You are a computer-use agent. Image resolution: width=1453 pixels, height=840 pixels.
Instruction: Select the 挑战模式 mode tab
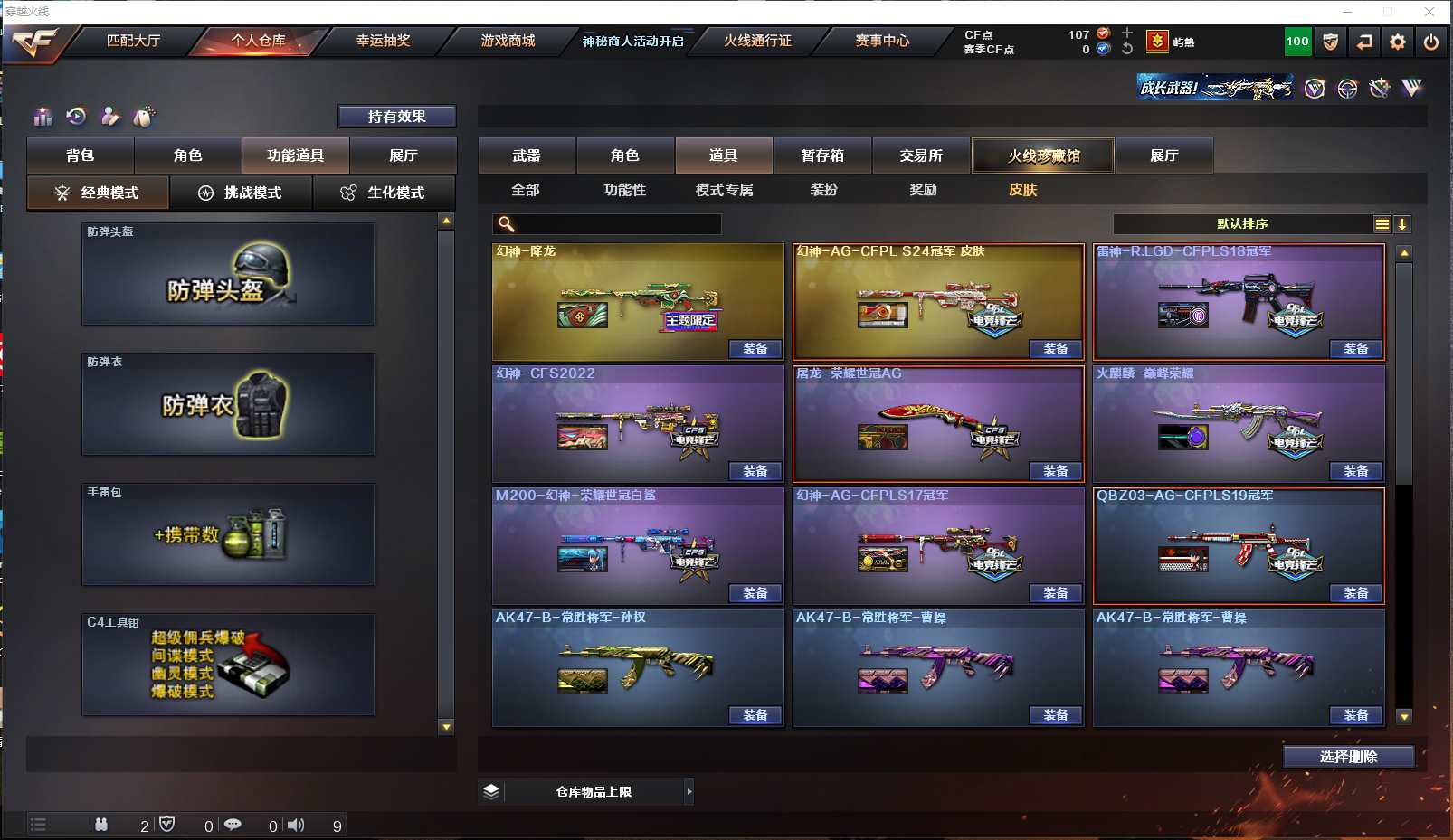pyautogui.click(x=241, y=193)
